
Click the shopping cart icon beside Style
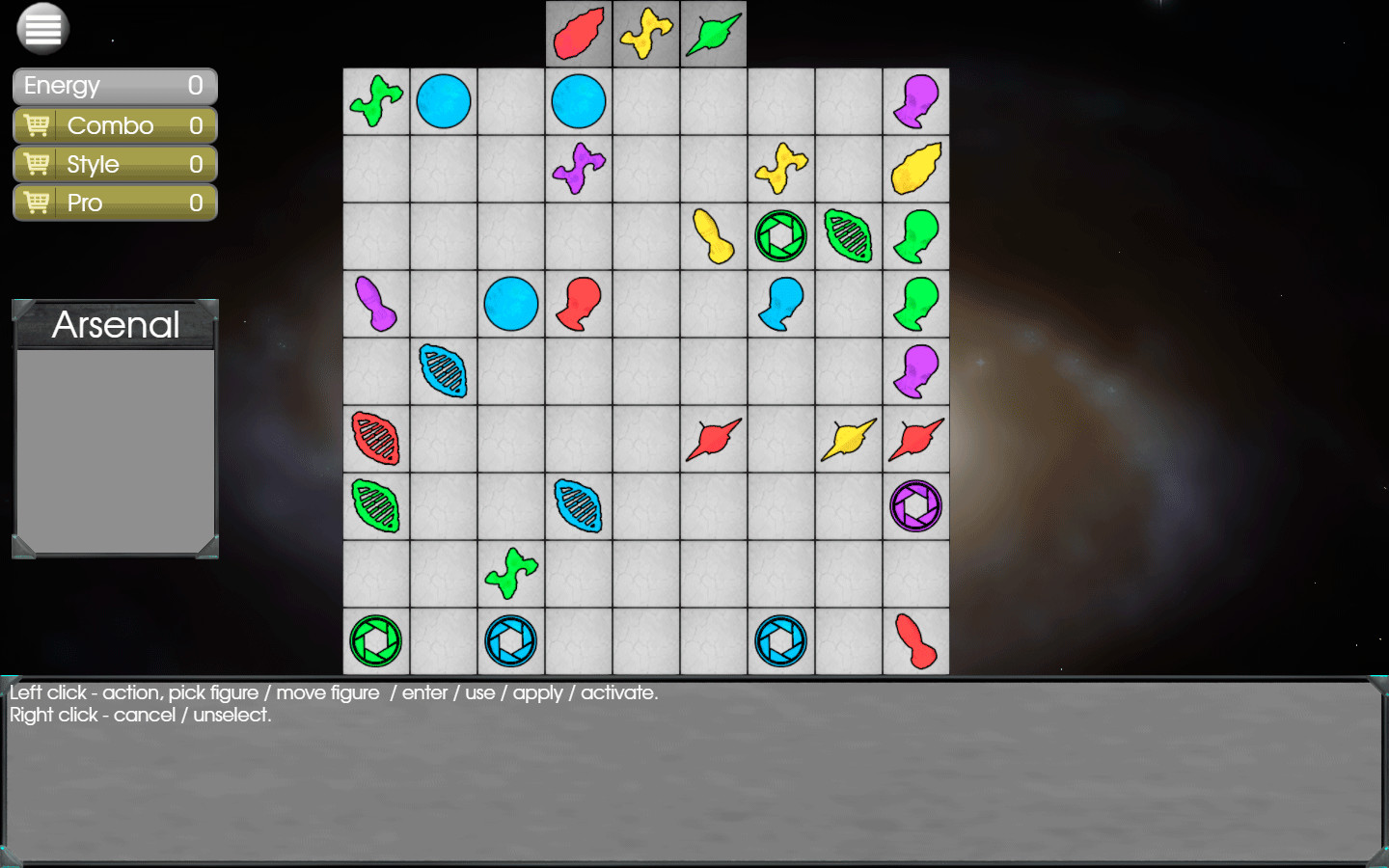pyautogui.click(x=37, y=164)
